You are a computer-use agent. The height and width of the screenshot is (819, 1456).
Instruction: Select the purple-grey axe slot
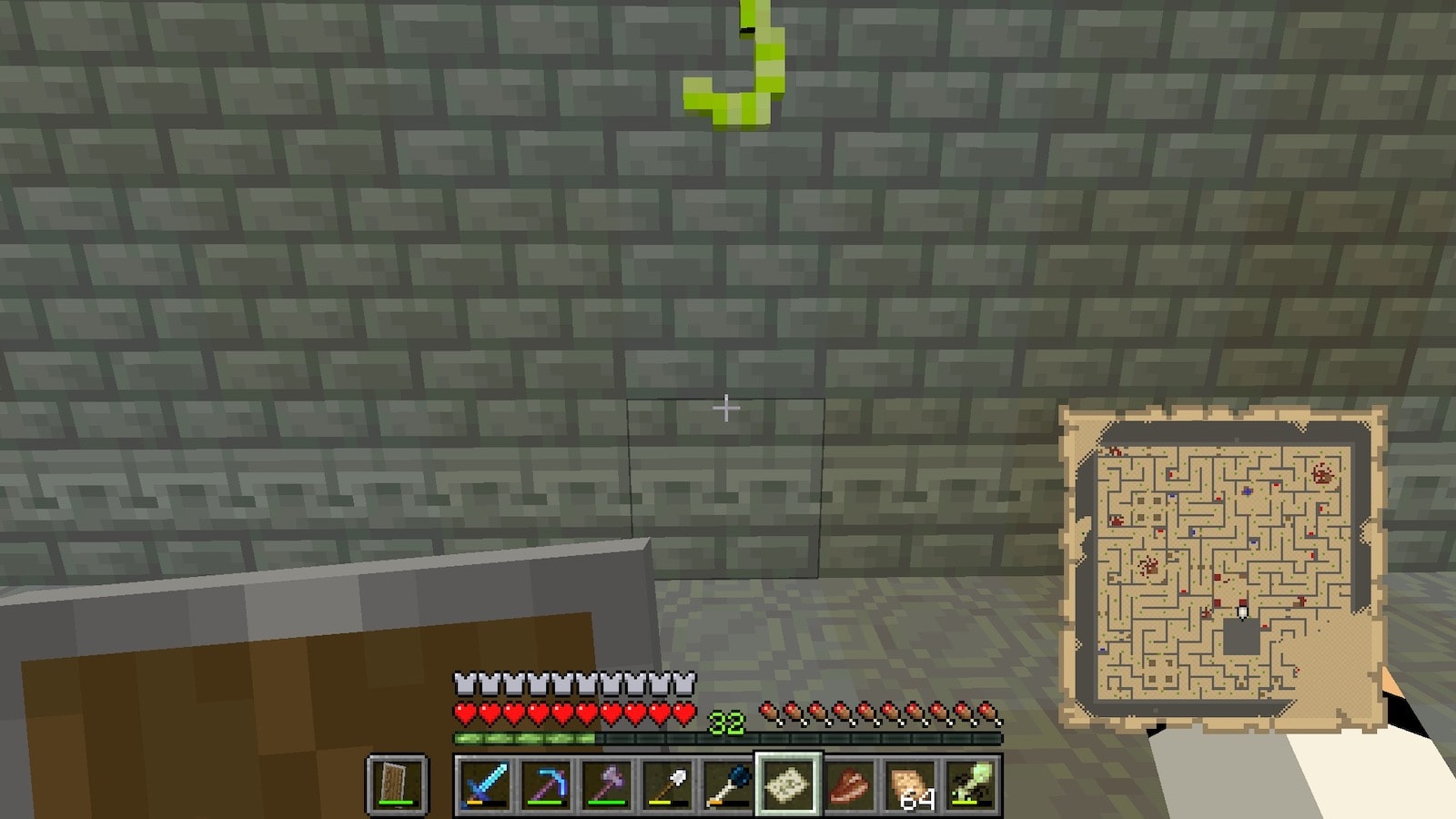[606, 784]
